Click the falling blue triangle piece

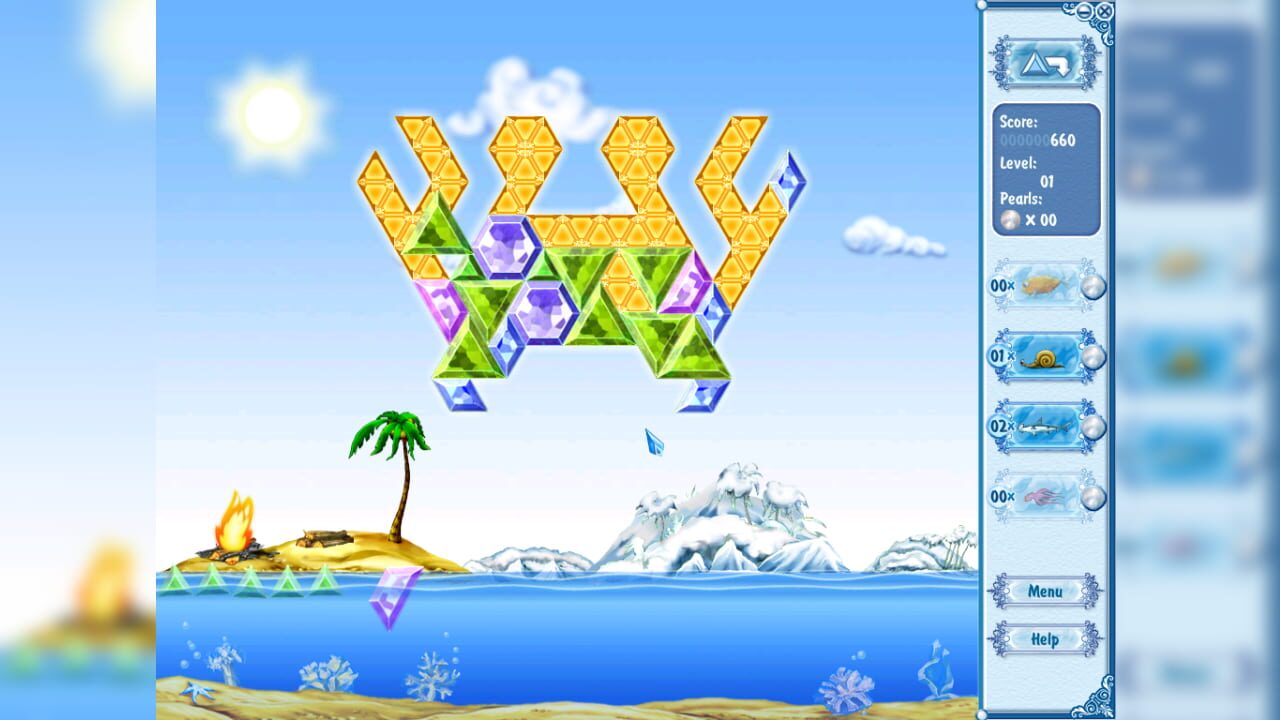pyautogui.click(x=655, y=442)
